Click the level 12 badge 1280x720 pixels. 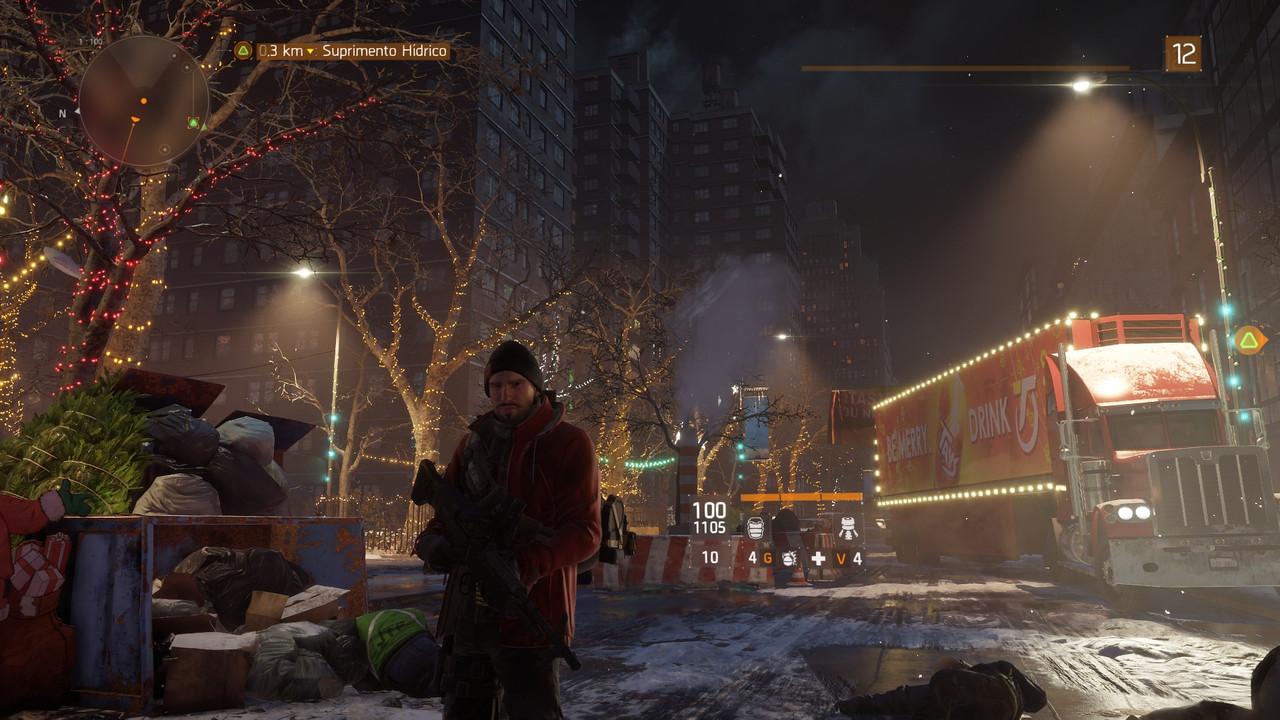(x=1183, y=54)
